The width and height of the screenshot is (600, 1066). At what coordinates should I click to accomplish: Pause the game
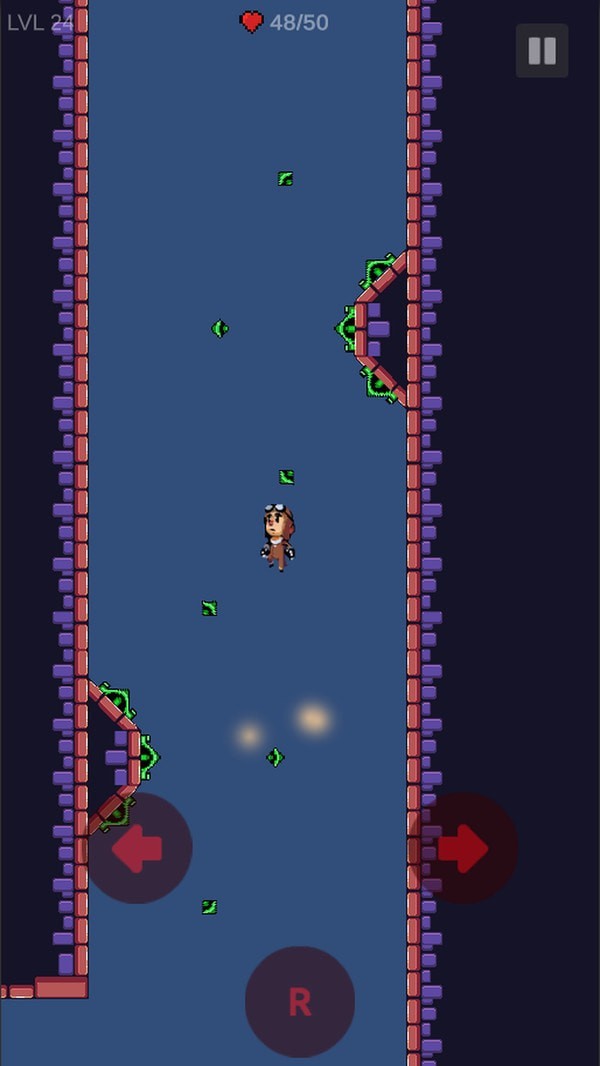tap(542, 51)
